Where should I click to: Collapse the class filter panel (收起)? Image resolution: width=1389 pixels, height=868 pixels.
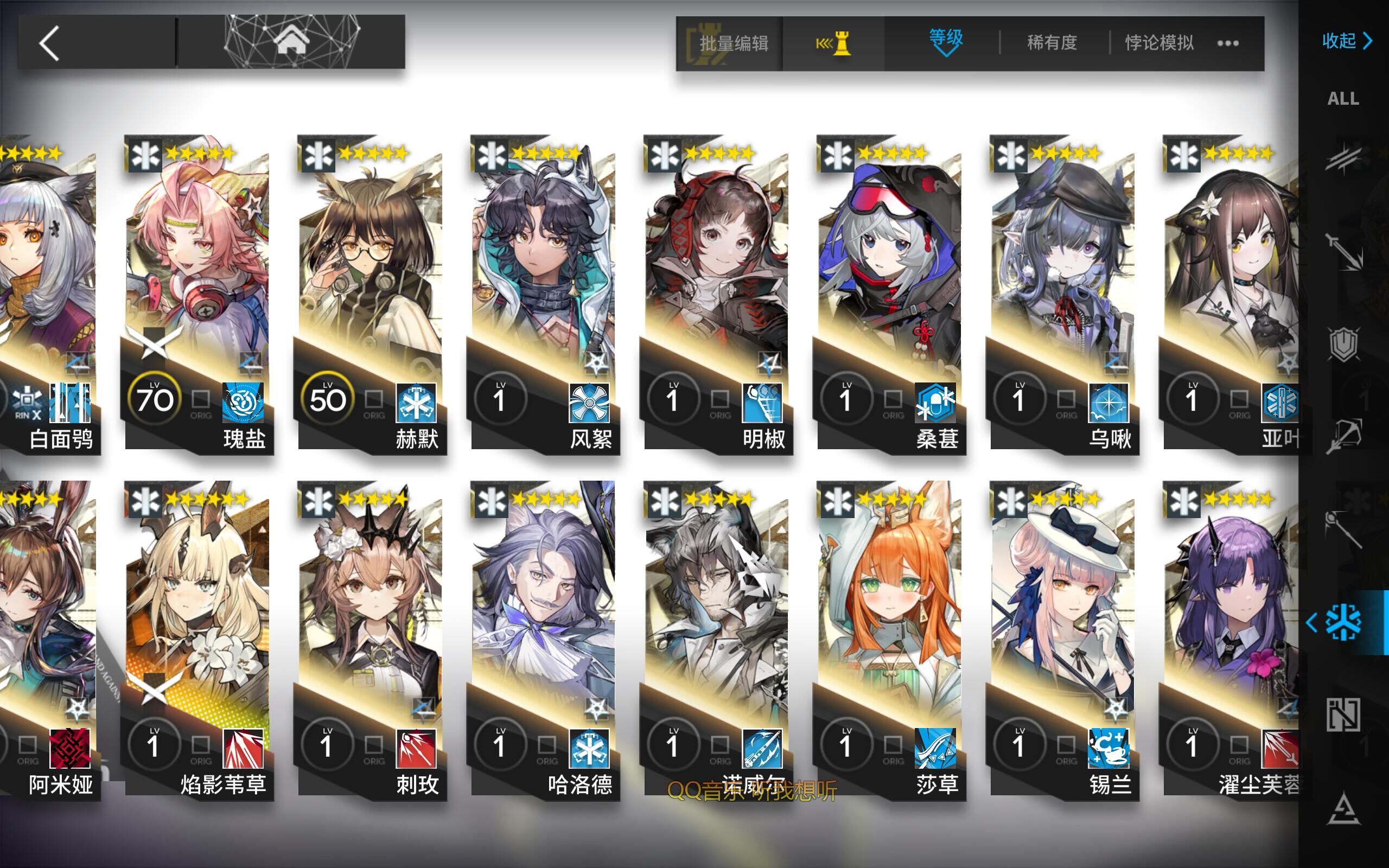pos(1346,41)
